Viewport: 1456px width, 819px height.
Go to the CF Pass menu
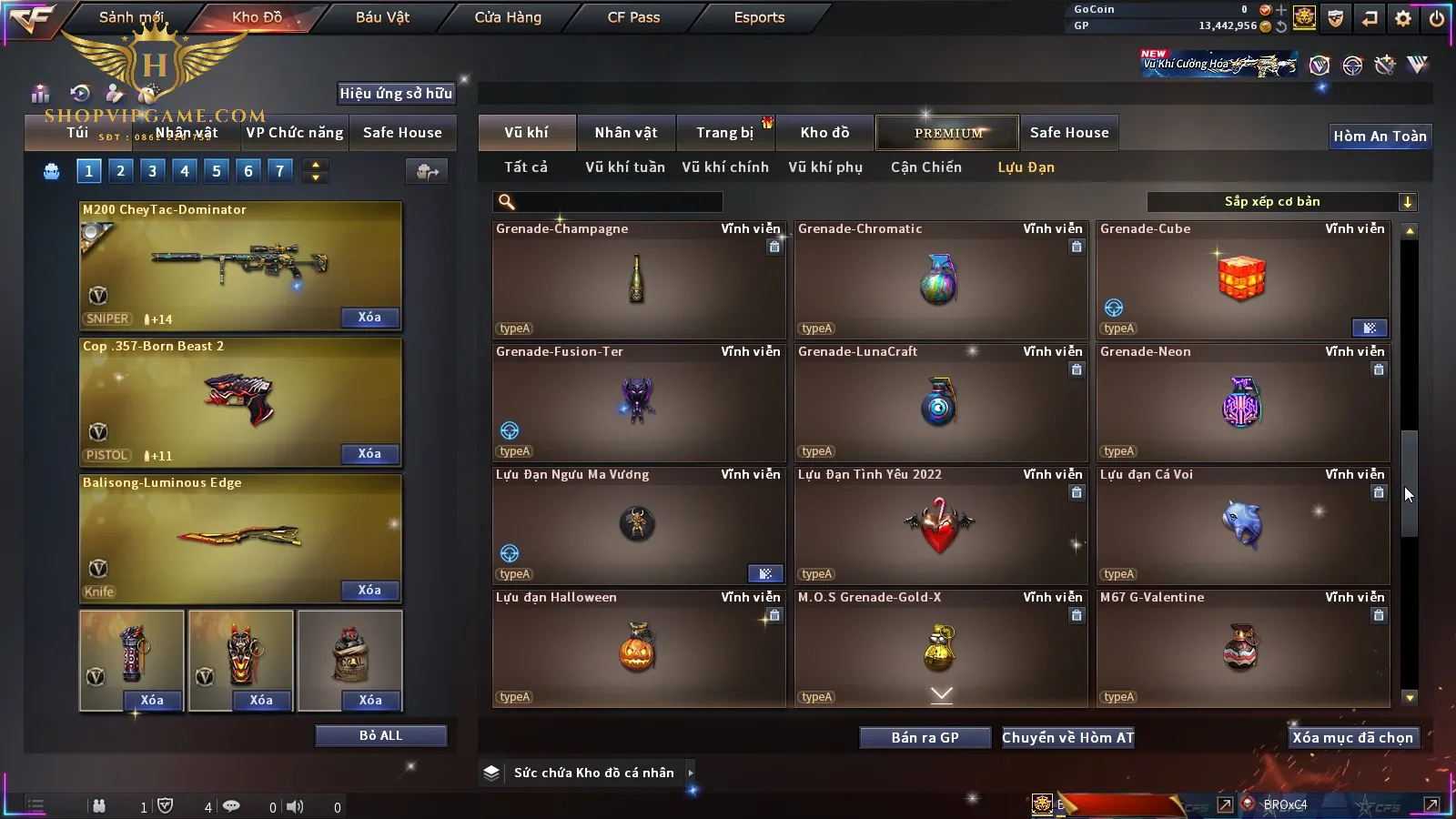(x=633, y=17)
